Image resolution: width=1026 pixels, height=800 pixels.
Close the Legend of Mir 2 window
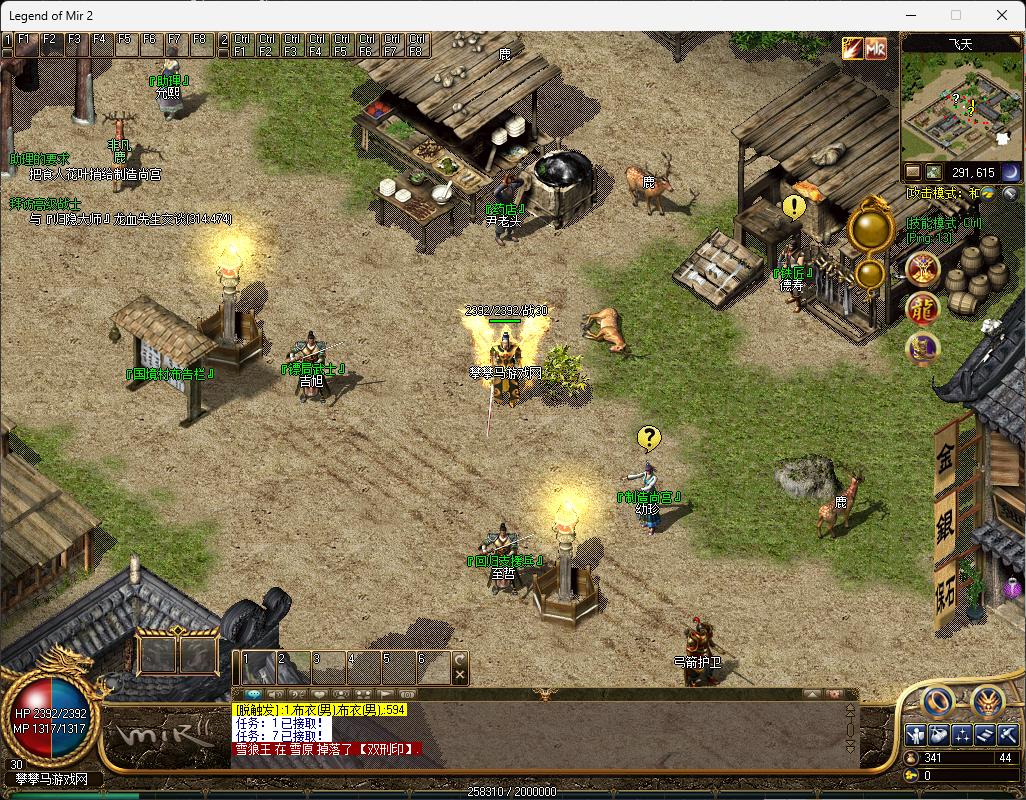1002,15
